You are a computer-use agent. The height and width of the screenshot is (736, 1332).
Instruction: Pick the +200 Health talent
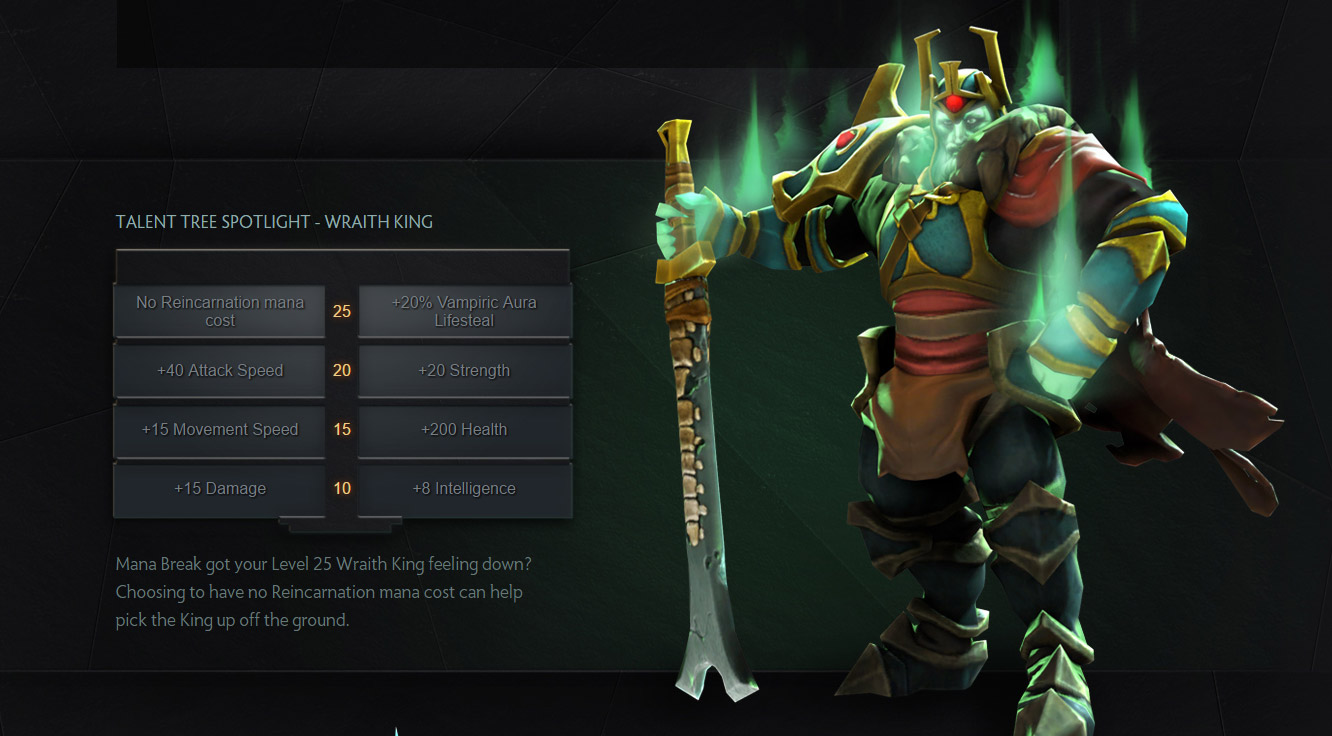(464, 430)
